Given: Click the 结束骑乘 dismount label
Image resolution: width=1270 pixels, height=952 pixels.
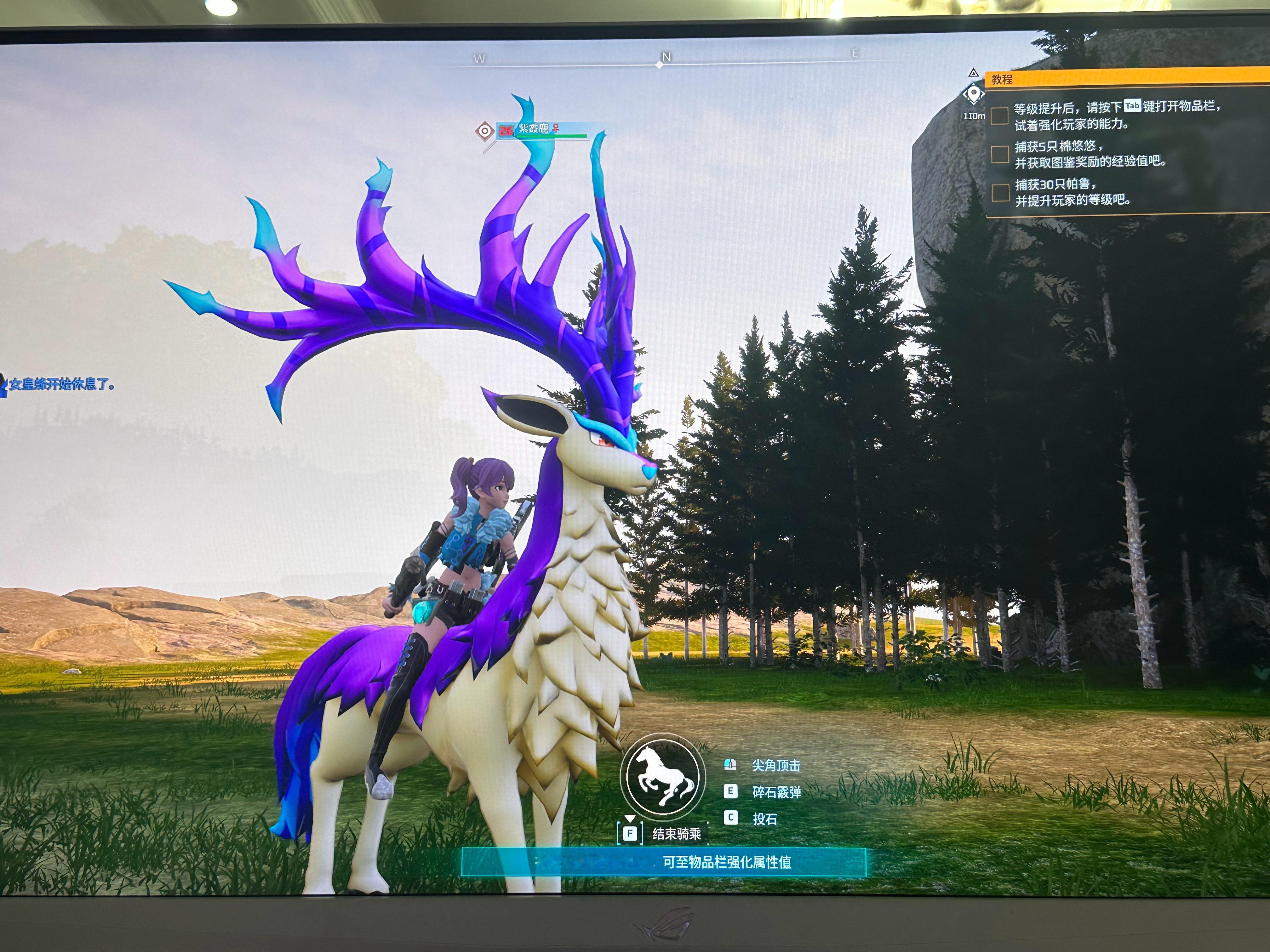Looking at the screenshot, I should 676,833.
